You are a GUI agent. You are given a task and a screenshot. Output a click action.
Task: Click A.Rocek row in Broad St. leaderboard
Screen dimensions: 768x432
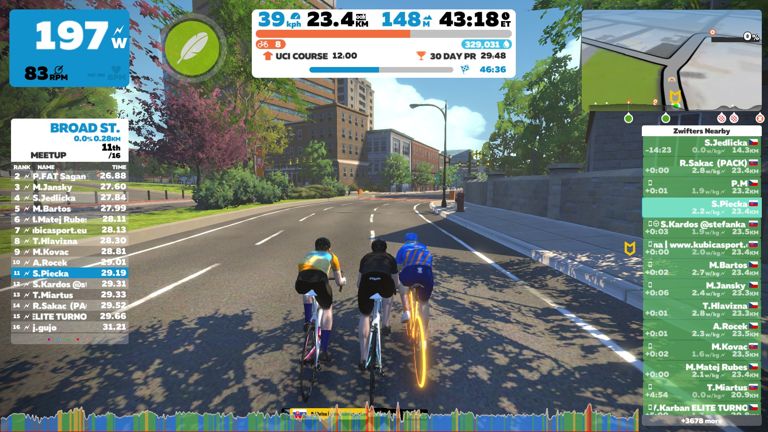tap(69, 261)
